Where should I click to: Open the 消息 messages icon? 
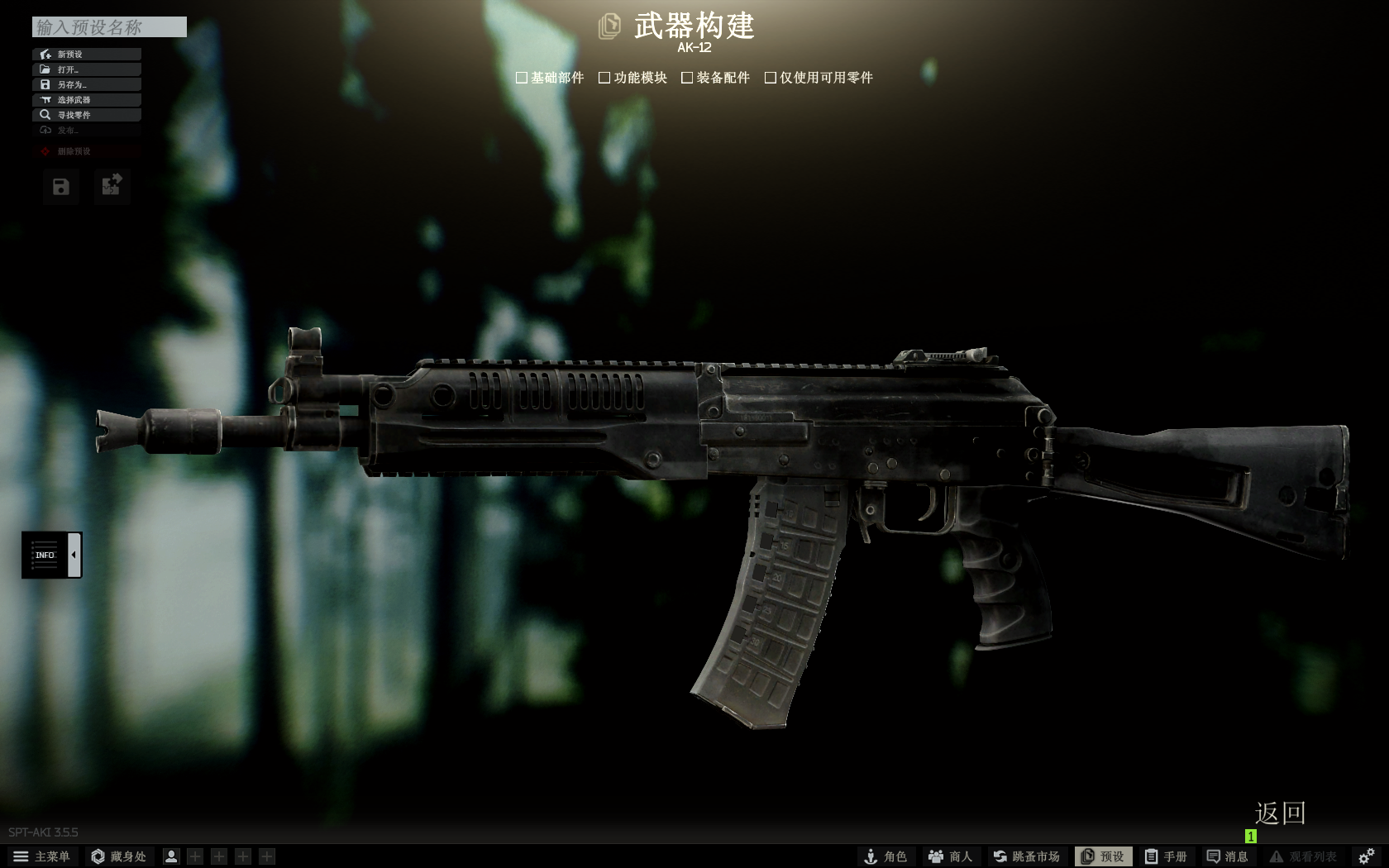(x=1229, y=856)
